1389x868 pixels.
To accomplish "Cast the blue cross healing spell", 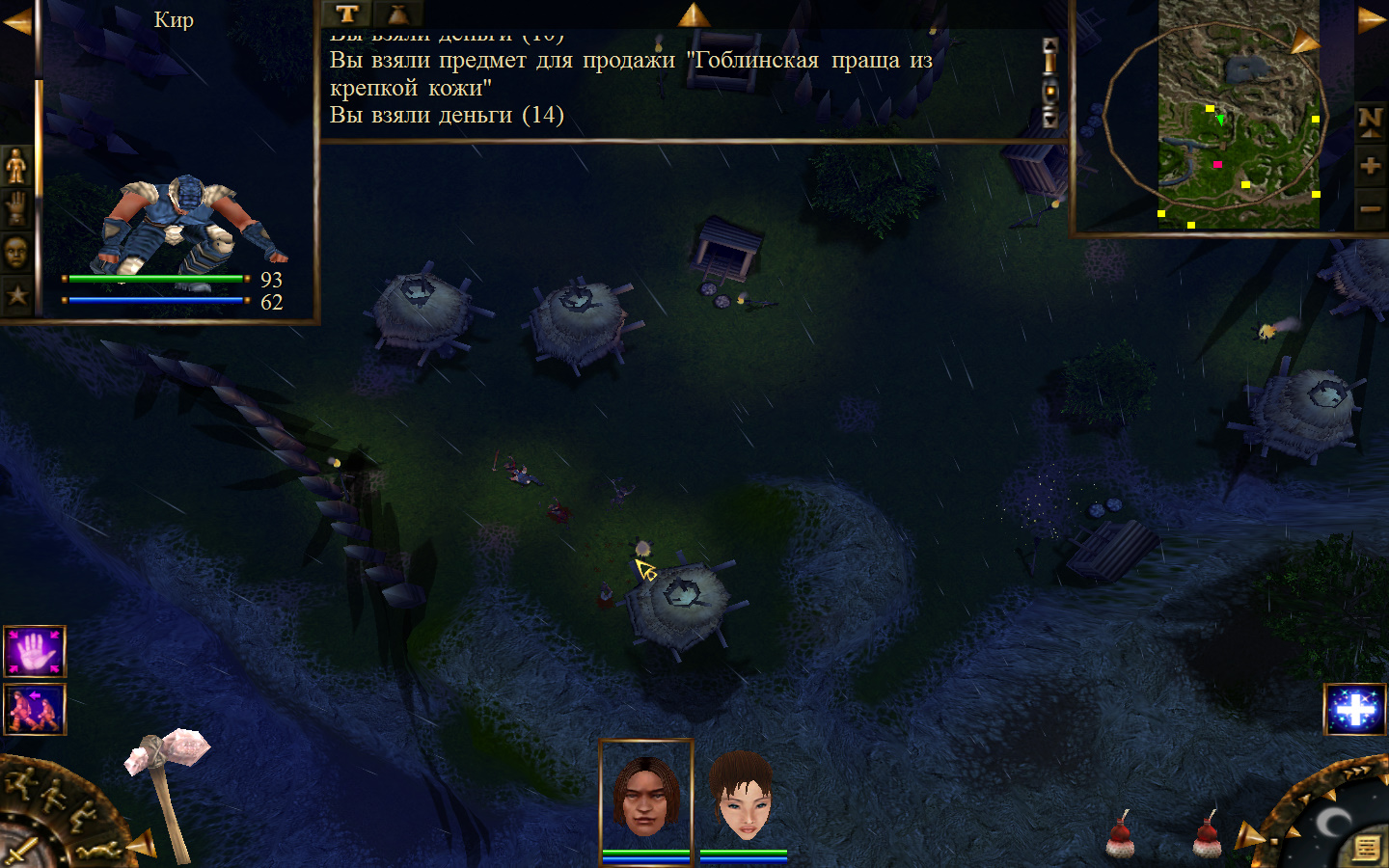I will click(1355, 710).
